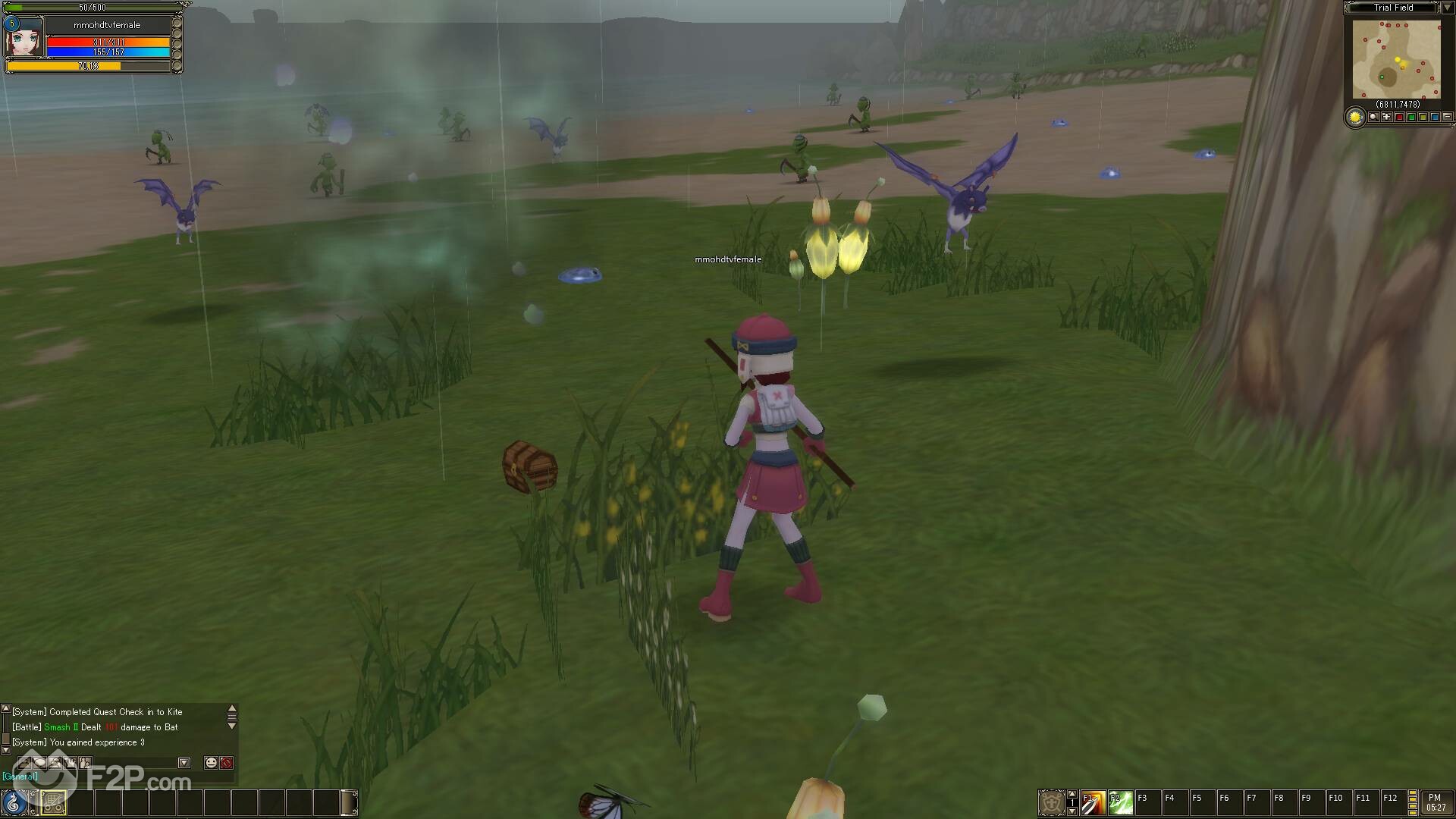Click the sun weather icon under the minimap
Image resolution: width=1456 pixels, height=819 pixels.
1355,118
